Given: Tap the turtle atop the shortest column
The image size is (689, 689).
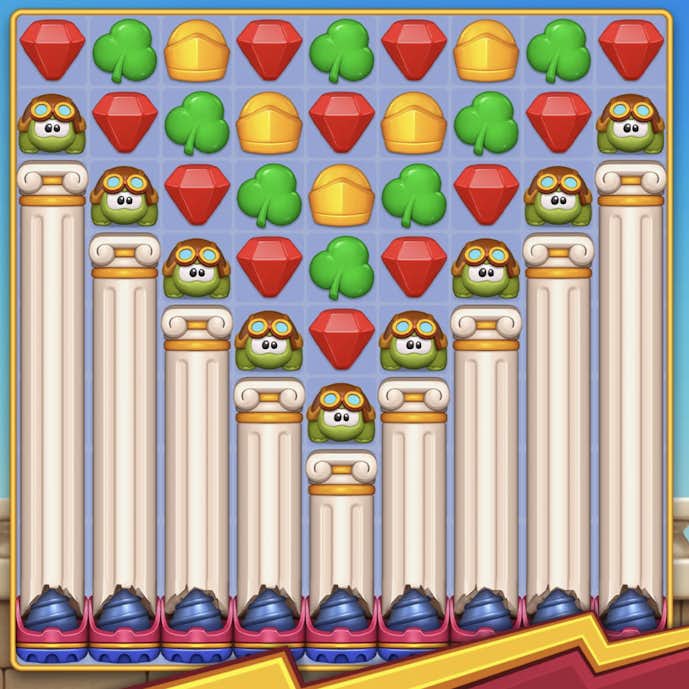Looking at the screenshot, I should (x=341, y=412).
